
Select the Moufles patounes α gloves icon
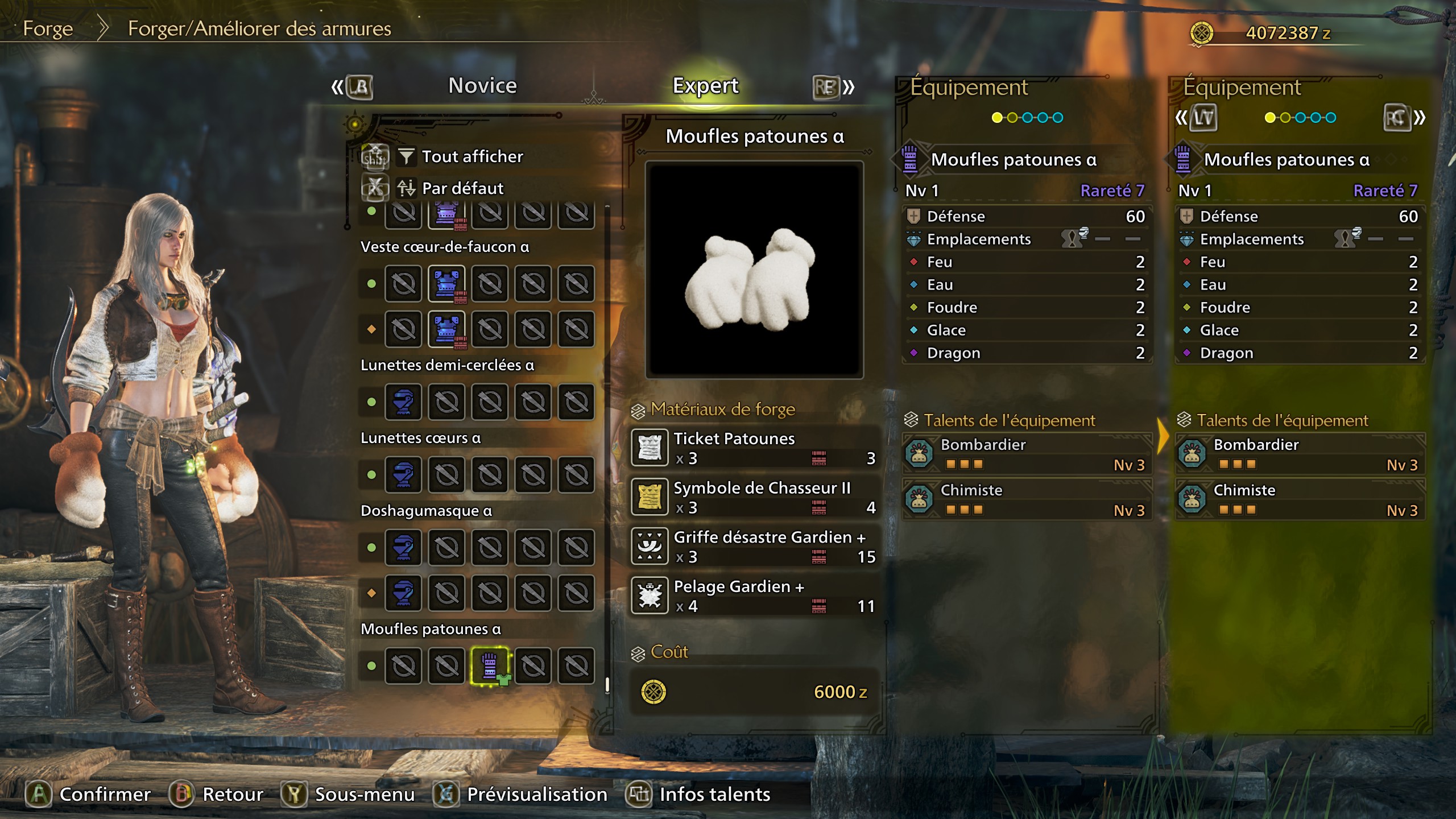[489, 665]
